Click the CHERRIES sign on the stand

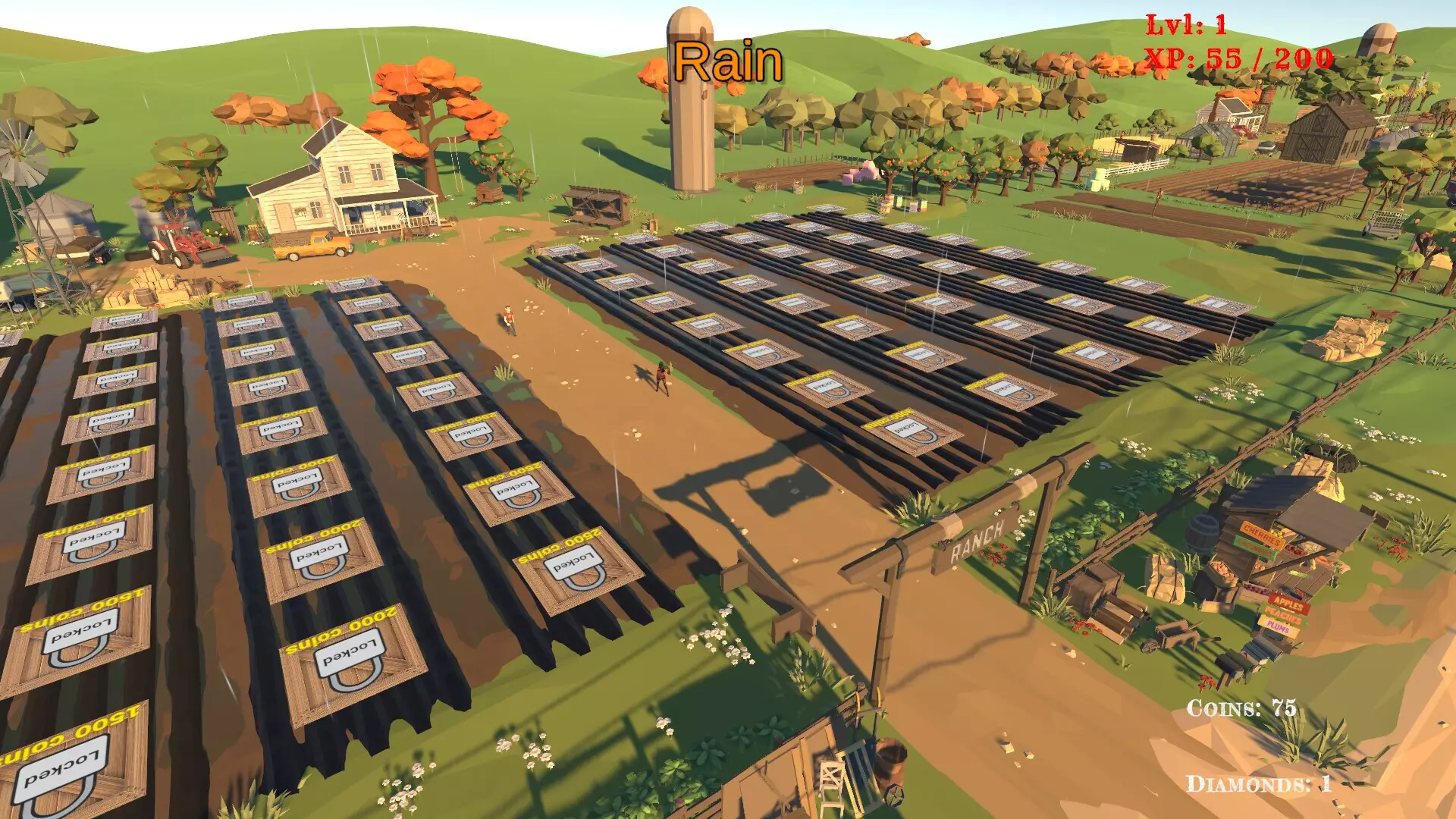[1261, 535]
